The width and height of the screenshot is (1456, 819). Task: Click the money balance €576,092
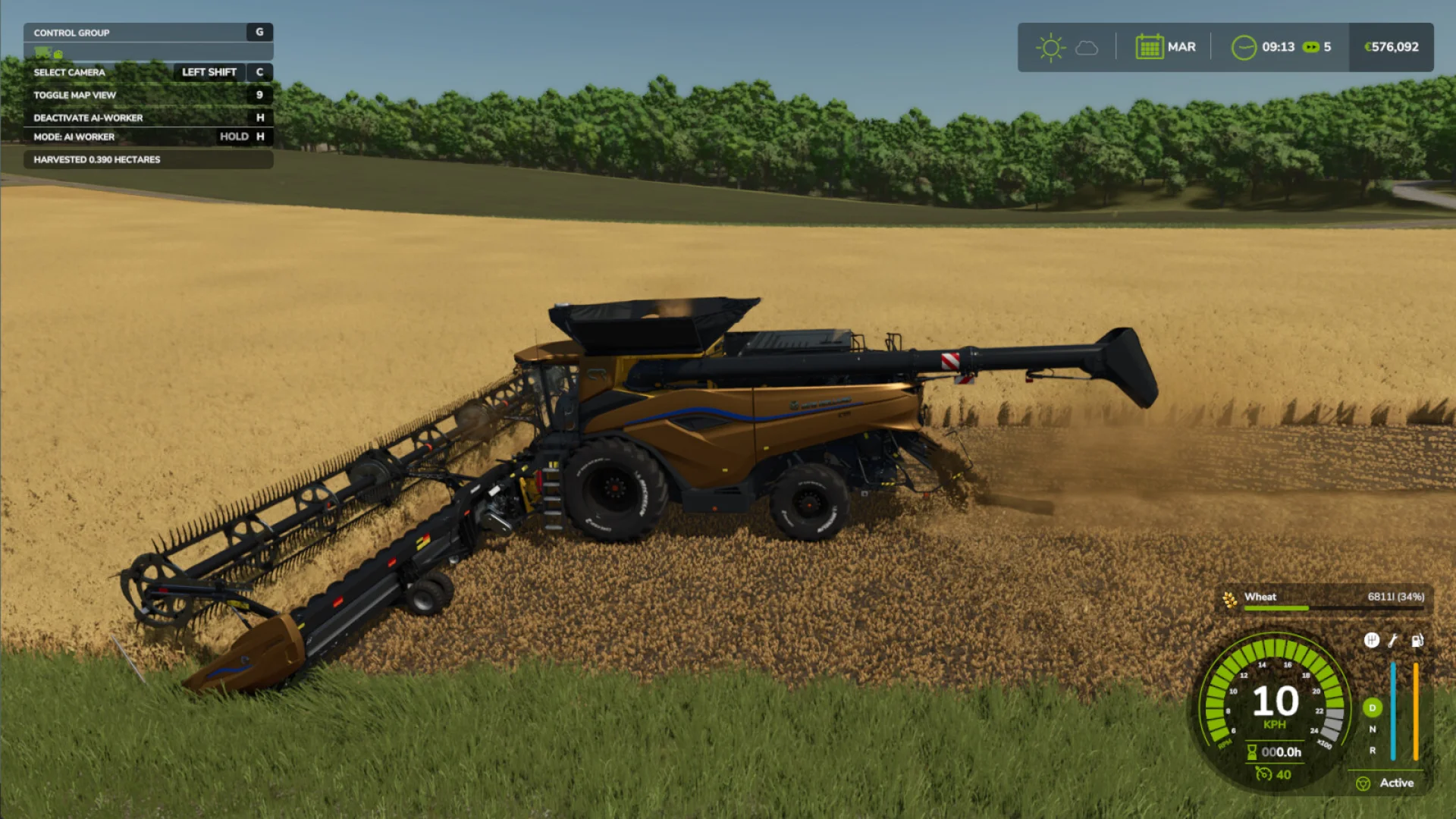pyautogui.click(x=1391, y=46)
